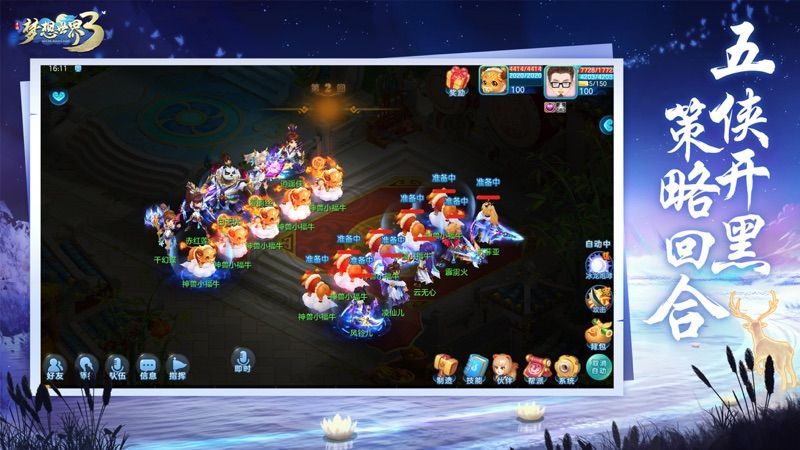Open the 制造 crafting menu
This screenshot has height=450, width=800.
pyautogui.click(x=444, y=367)
